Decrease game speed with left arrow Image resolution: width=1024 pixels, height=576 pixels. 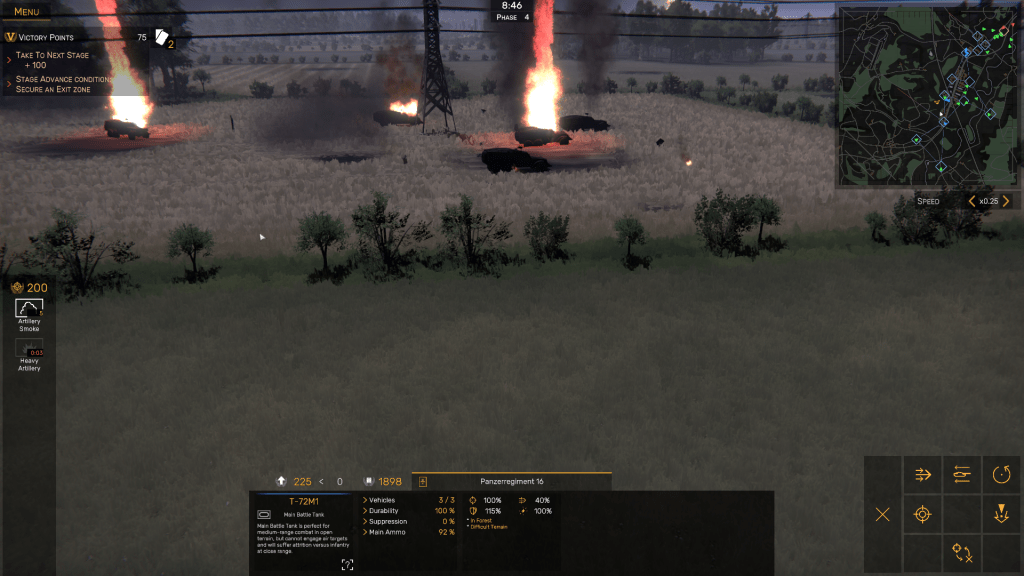pos(971,201)
